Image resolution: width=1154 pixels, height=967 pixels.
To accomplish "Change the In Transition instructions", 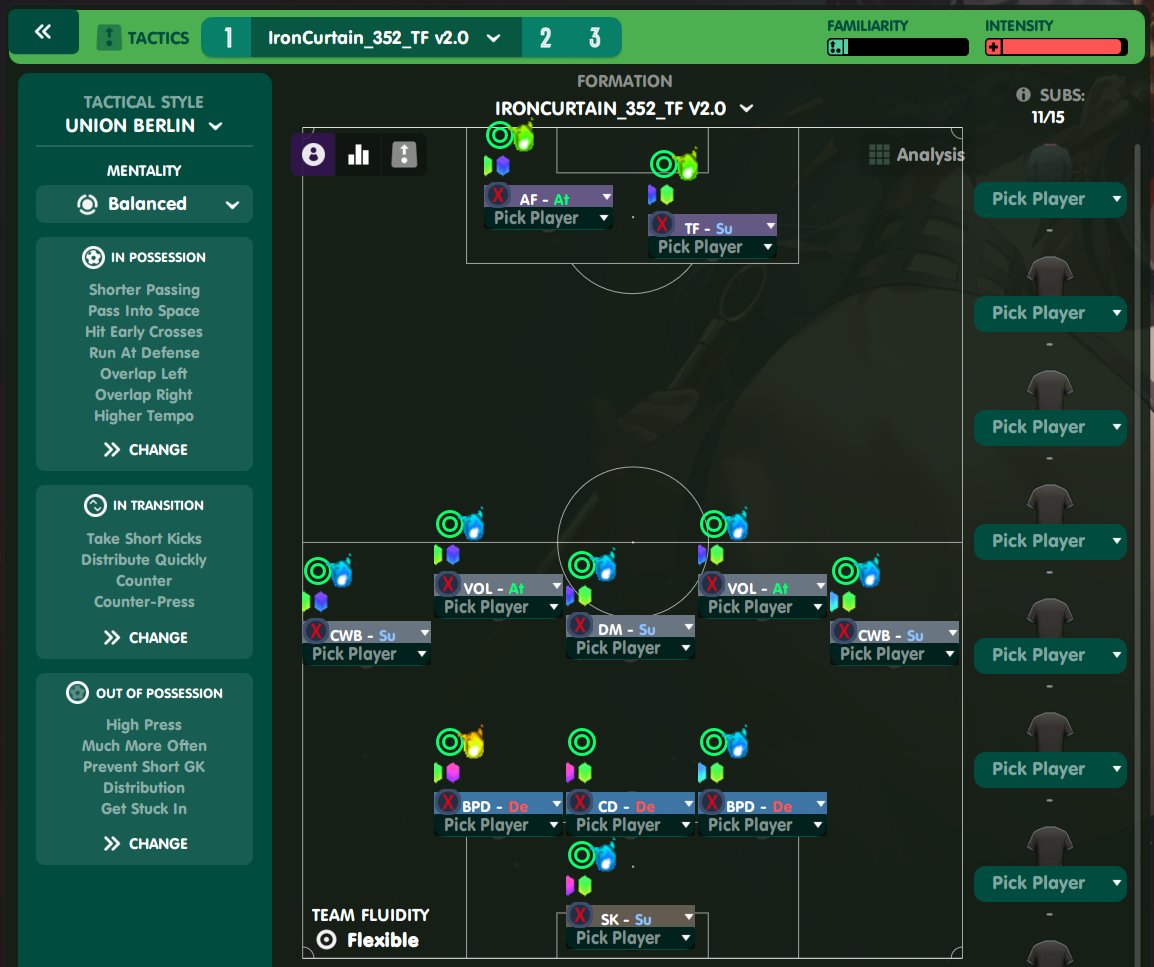I will (145, 638).
